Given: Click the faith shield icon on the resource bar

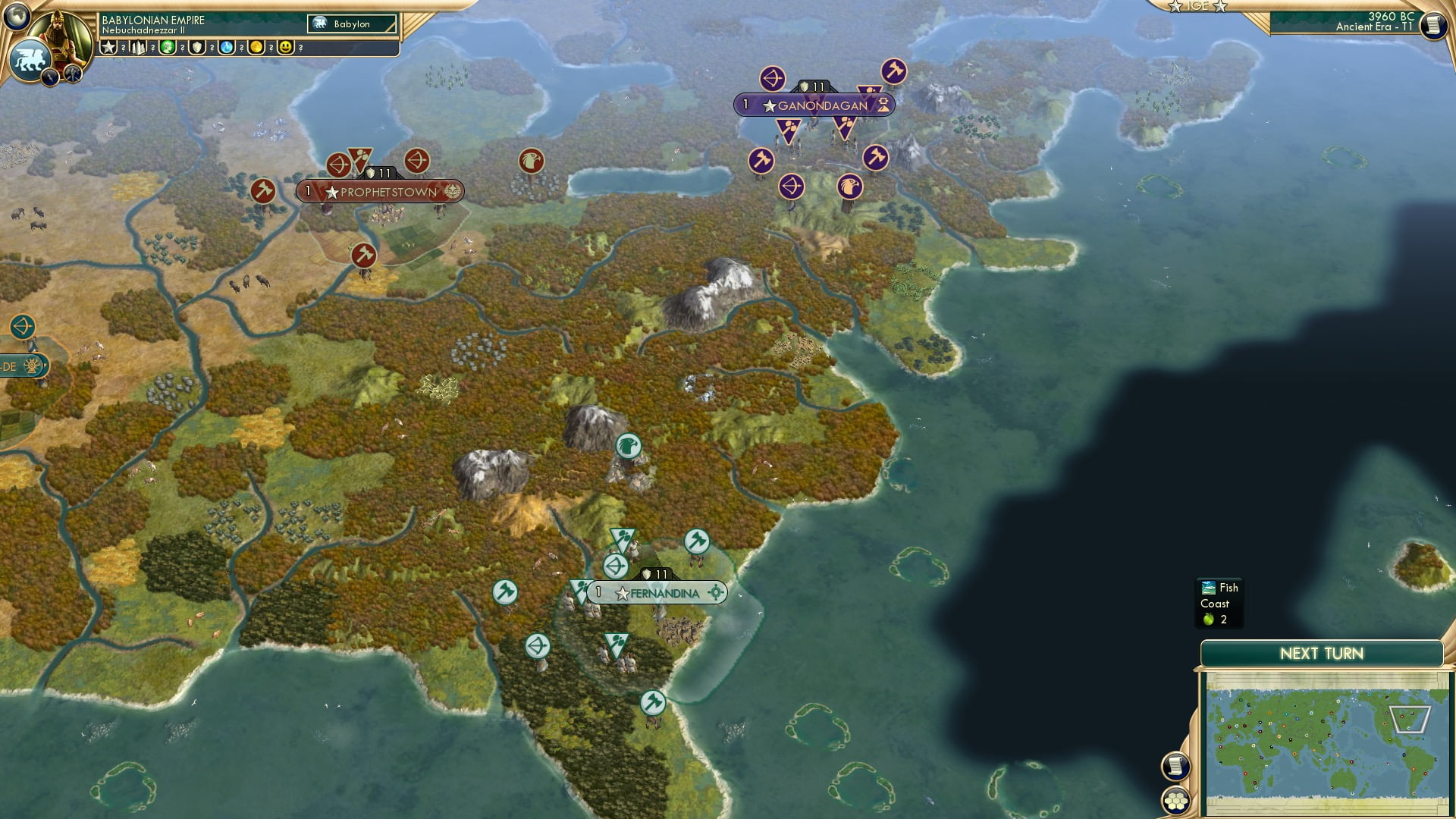Looking at the screenshot, I should tap(199, 48).
